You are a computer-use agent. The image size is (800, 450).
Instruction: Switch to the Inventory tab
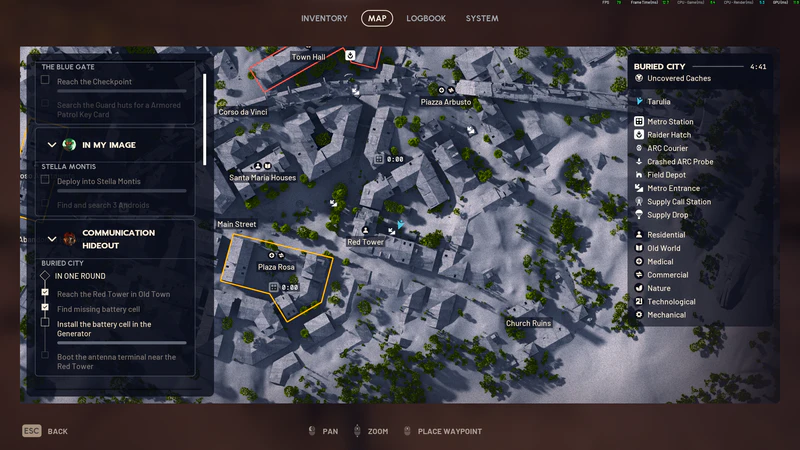point(324,18)
